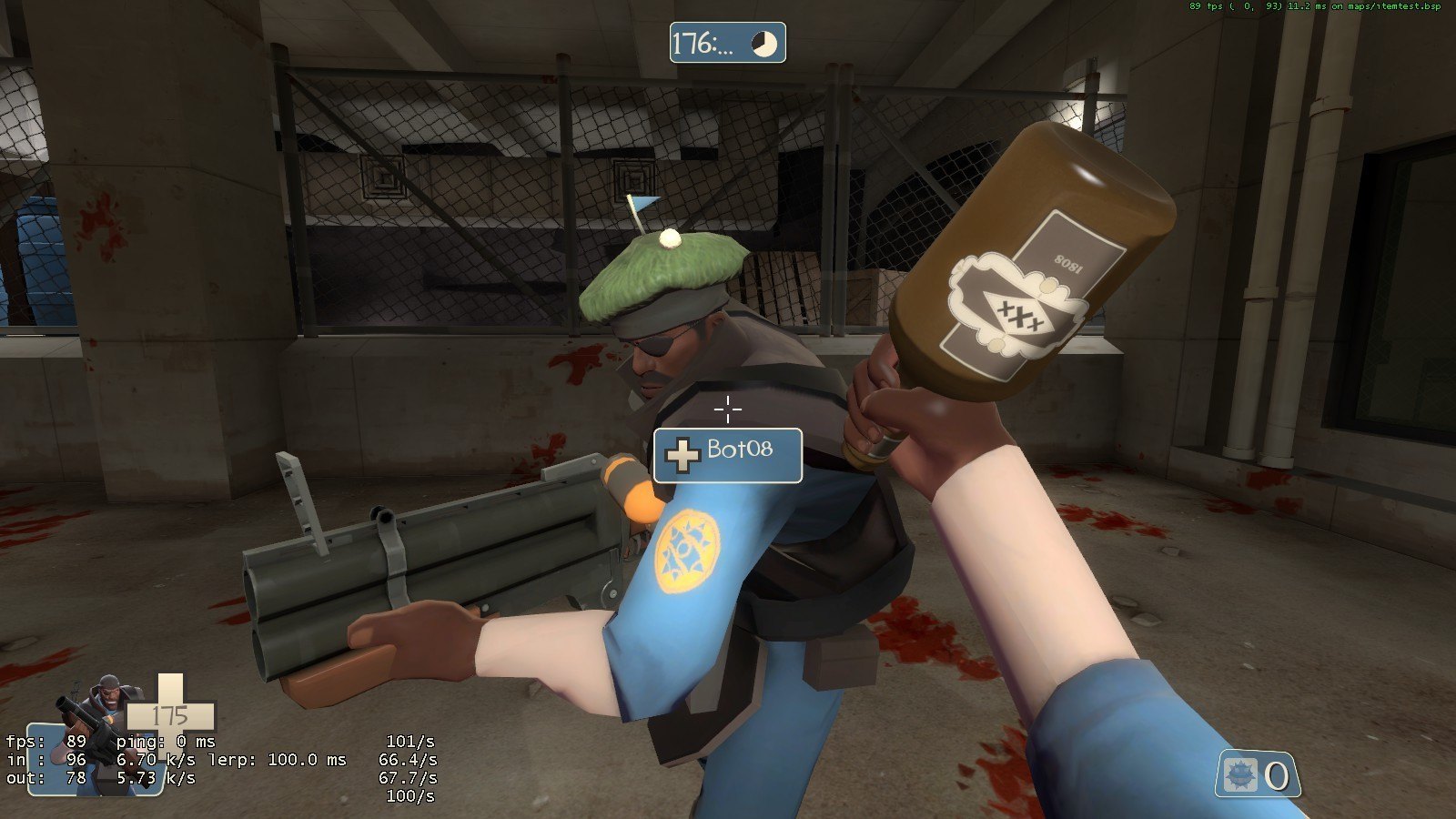Viewport: 1456px width, 819px height.
Task: Click the stickybomb icon in the corner
Action: [x=1239, y=775]
